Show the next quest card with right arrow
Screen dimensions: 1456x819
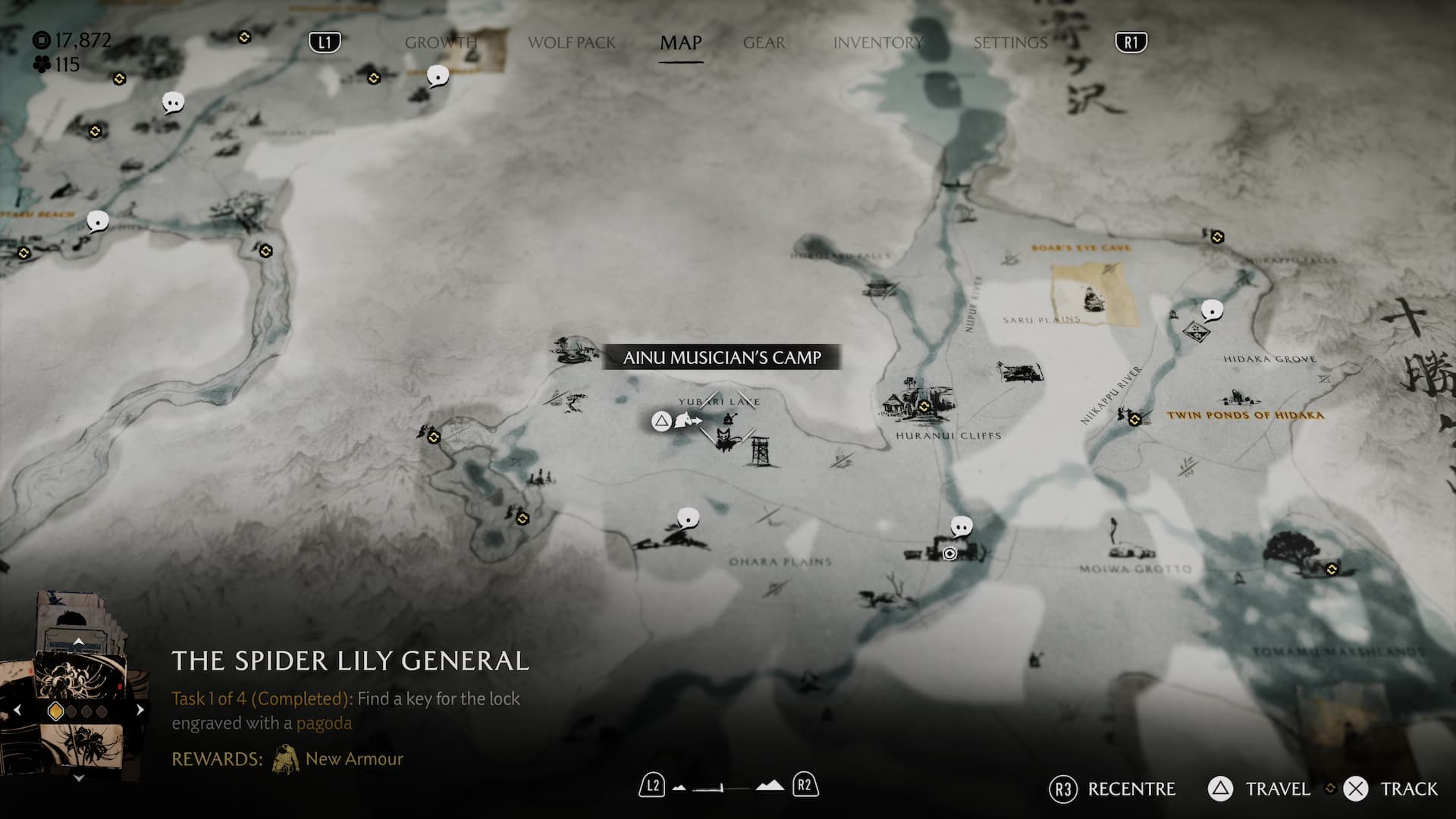coord(140,711)
